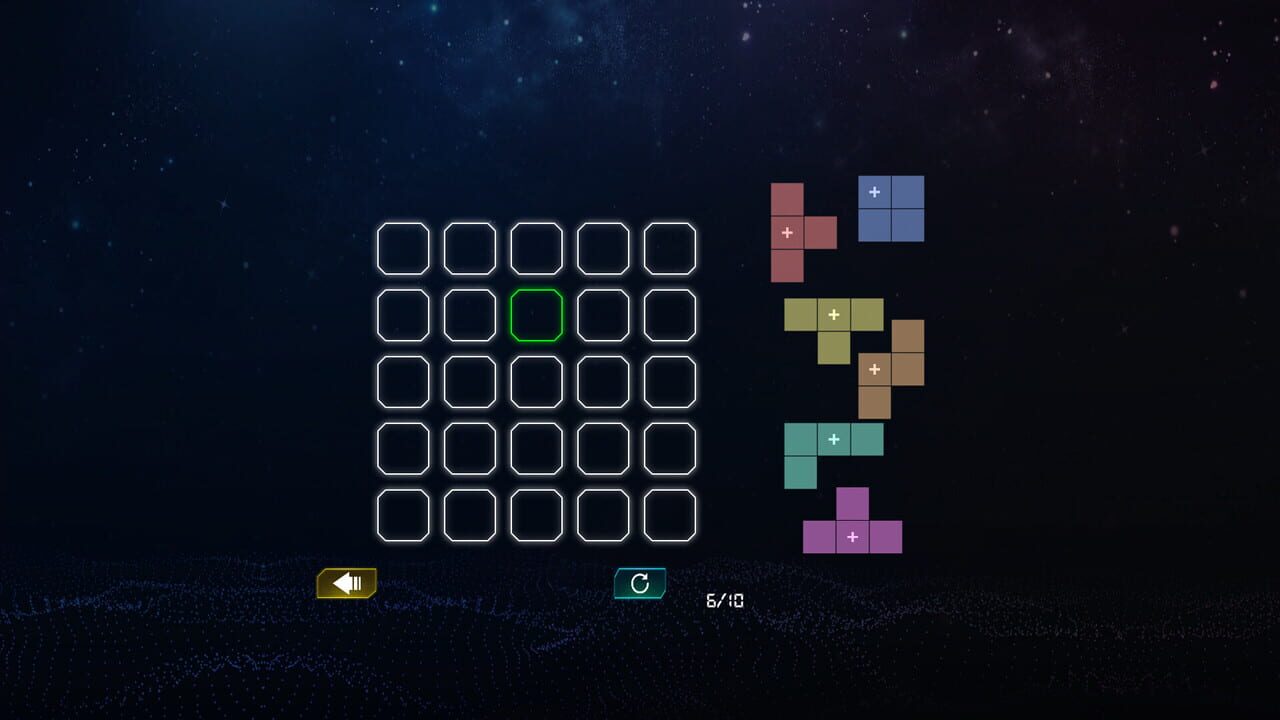This screenshot has height=720, width=1280.
Task: Click the bottom-right grid cell
Action: click(x=669, y=515)
